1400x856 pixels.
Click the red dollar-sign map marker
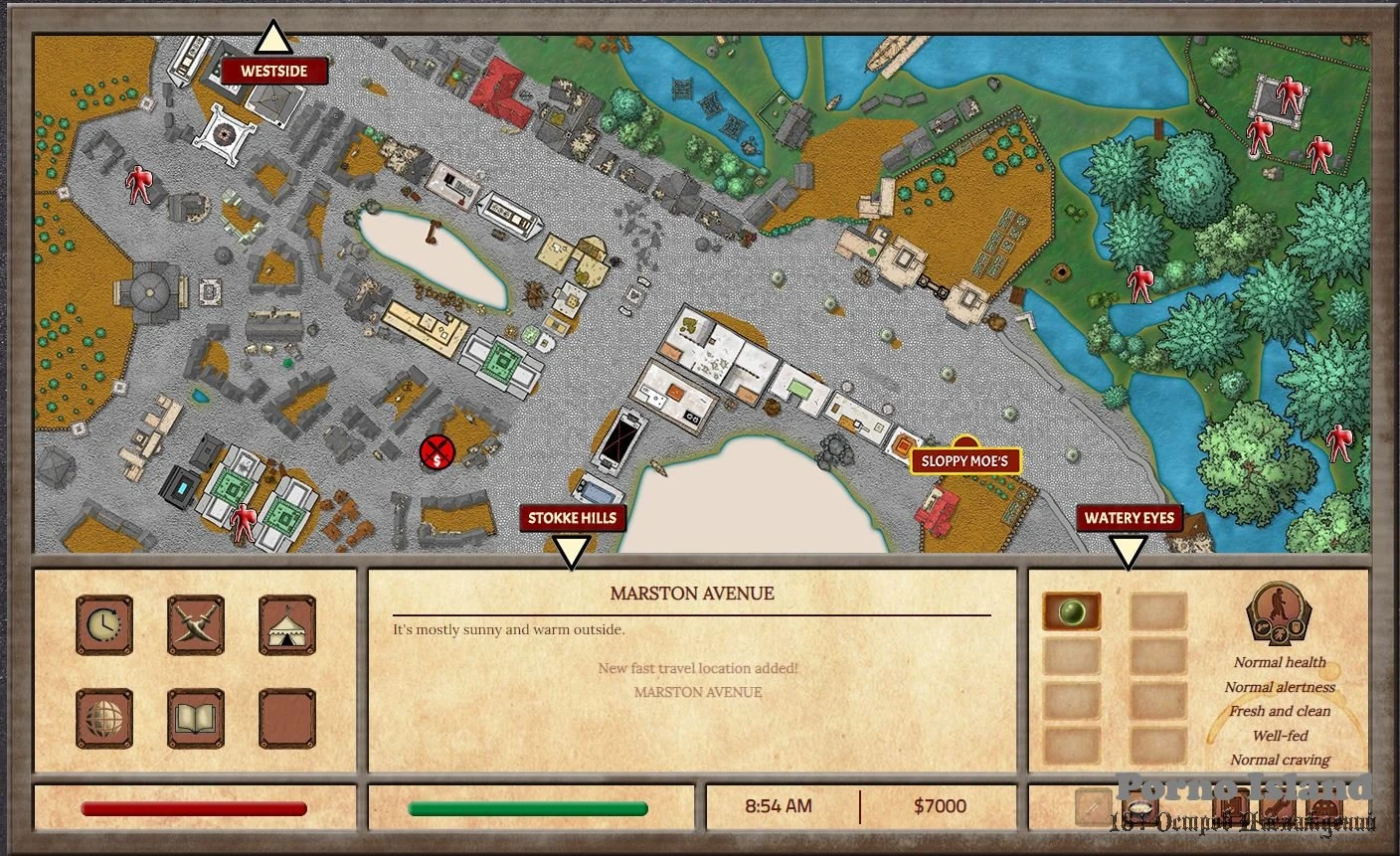pos(437,452)
